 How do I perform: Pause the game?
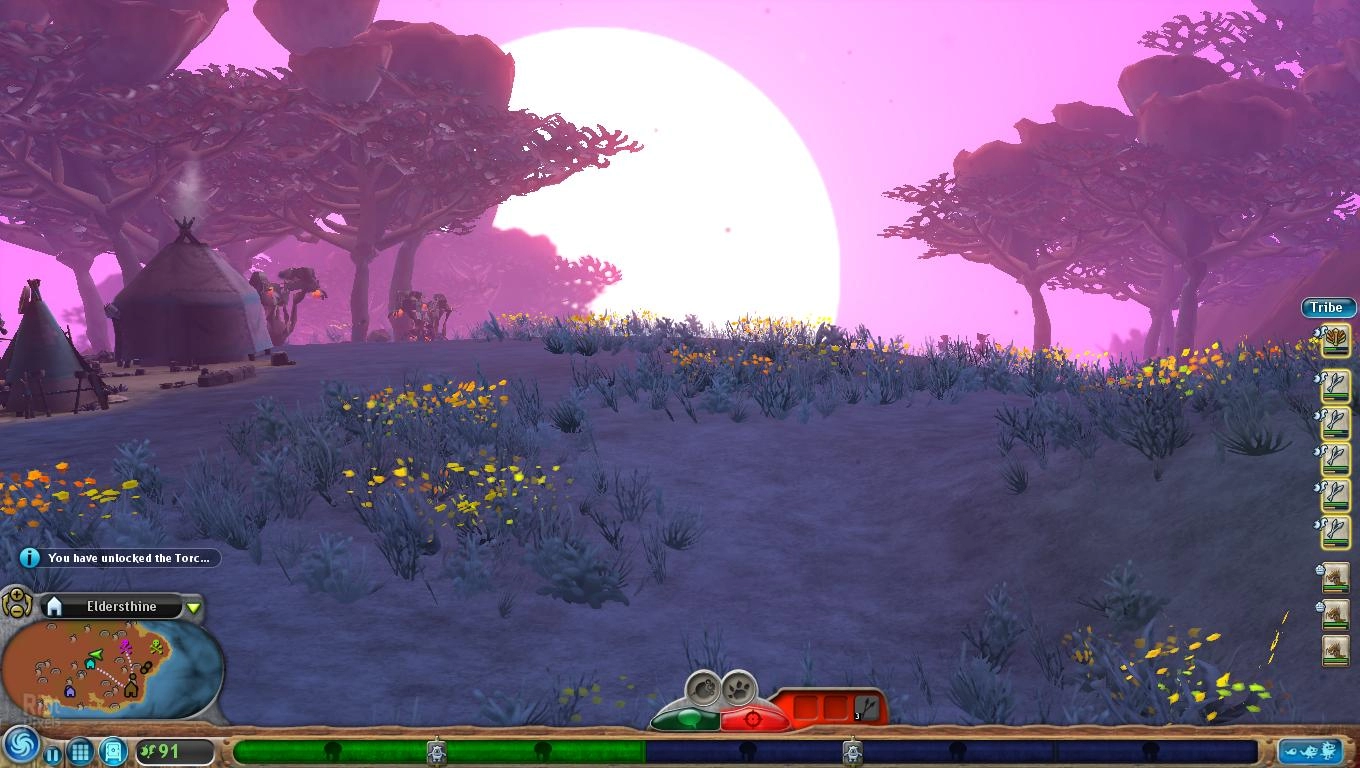click(52, 753)
